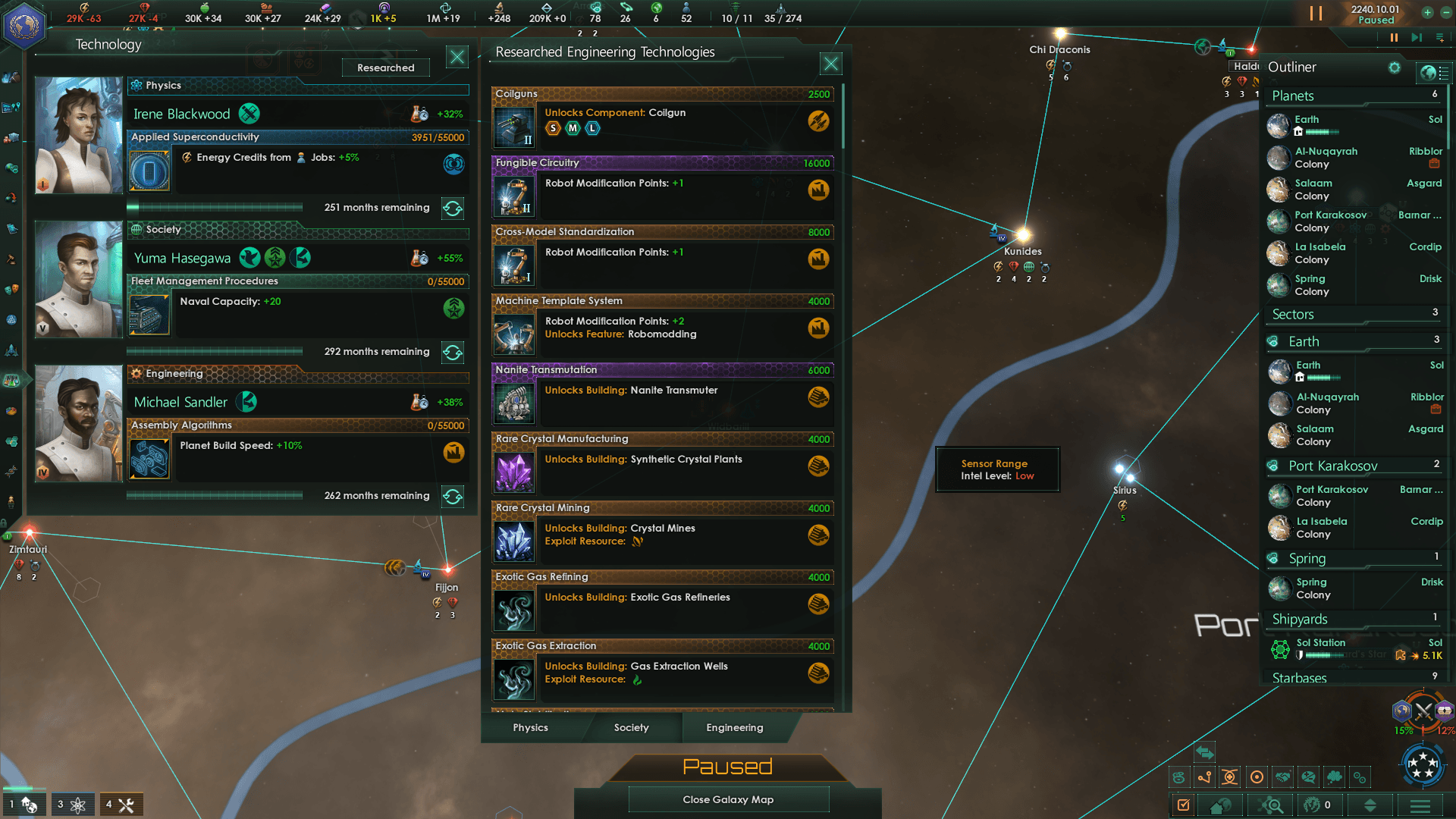Image resolution: width=1456 pixels, height=819 pixels.
Task: Switch to the Physics tab
Action: pyautogui.click(x=530, y=727)
